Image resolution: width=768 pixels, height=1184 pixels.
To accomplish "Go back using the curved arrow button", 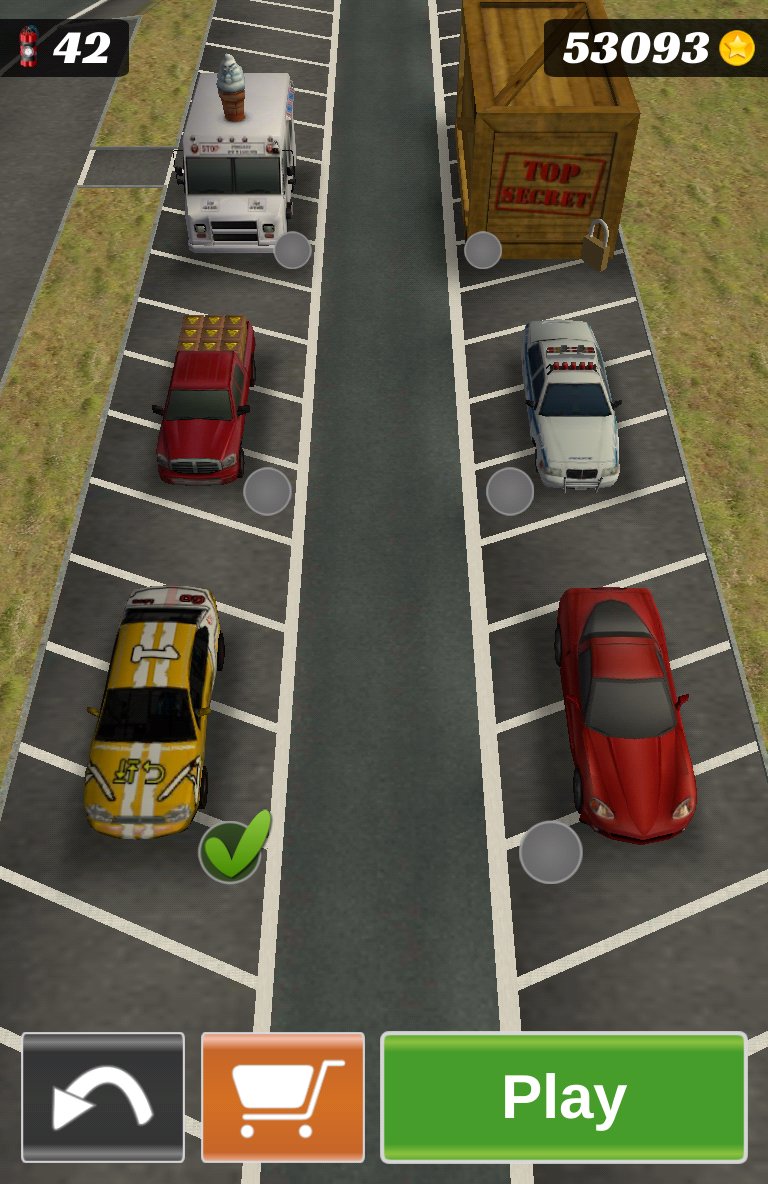I will coord(103,1097).
